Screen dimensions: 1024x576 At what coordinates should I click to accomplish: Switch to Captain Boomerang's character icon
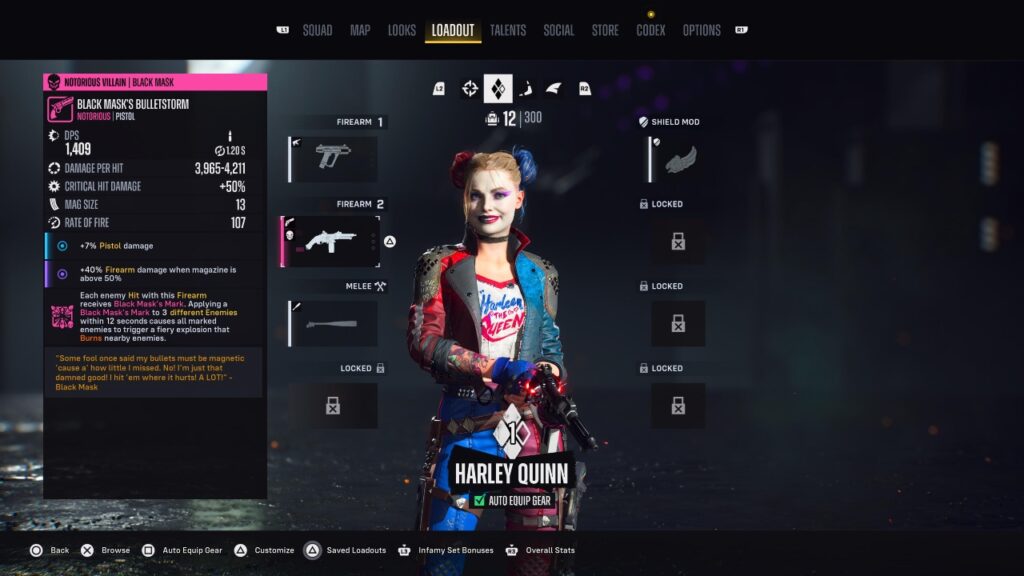coord(526,89)
